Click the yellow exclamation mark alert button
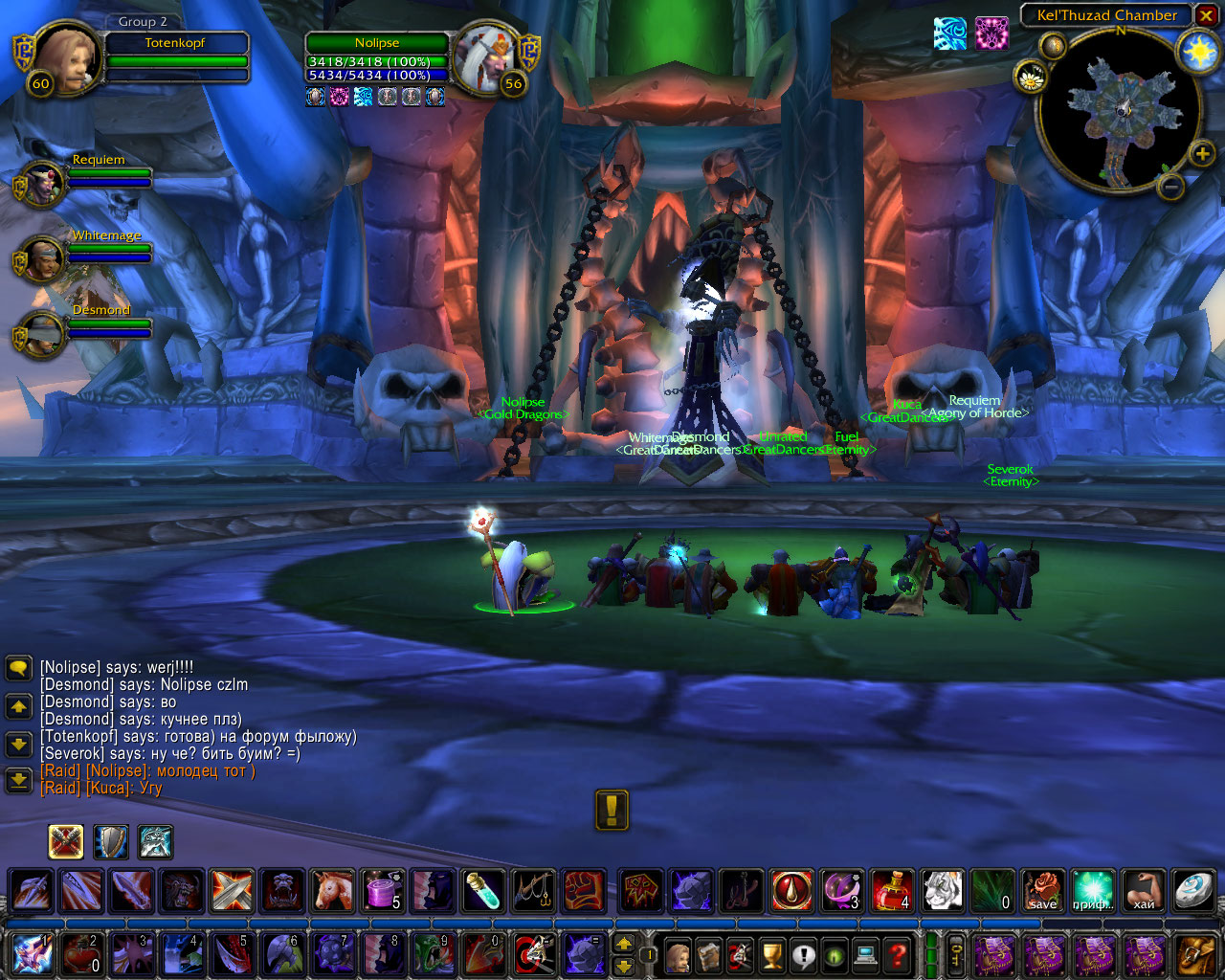This screenshot has width=1225, height=980. [x=612, y=810]
